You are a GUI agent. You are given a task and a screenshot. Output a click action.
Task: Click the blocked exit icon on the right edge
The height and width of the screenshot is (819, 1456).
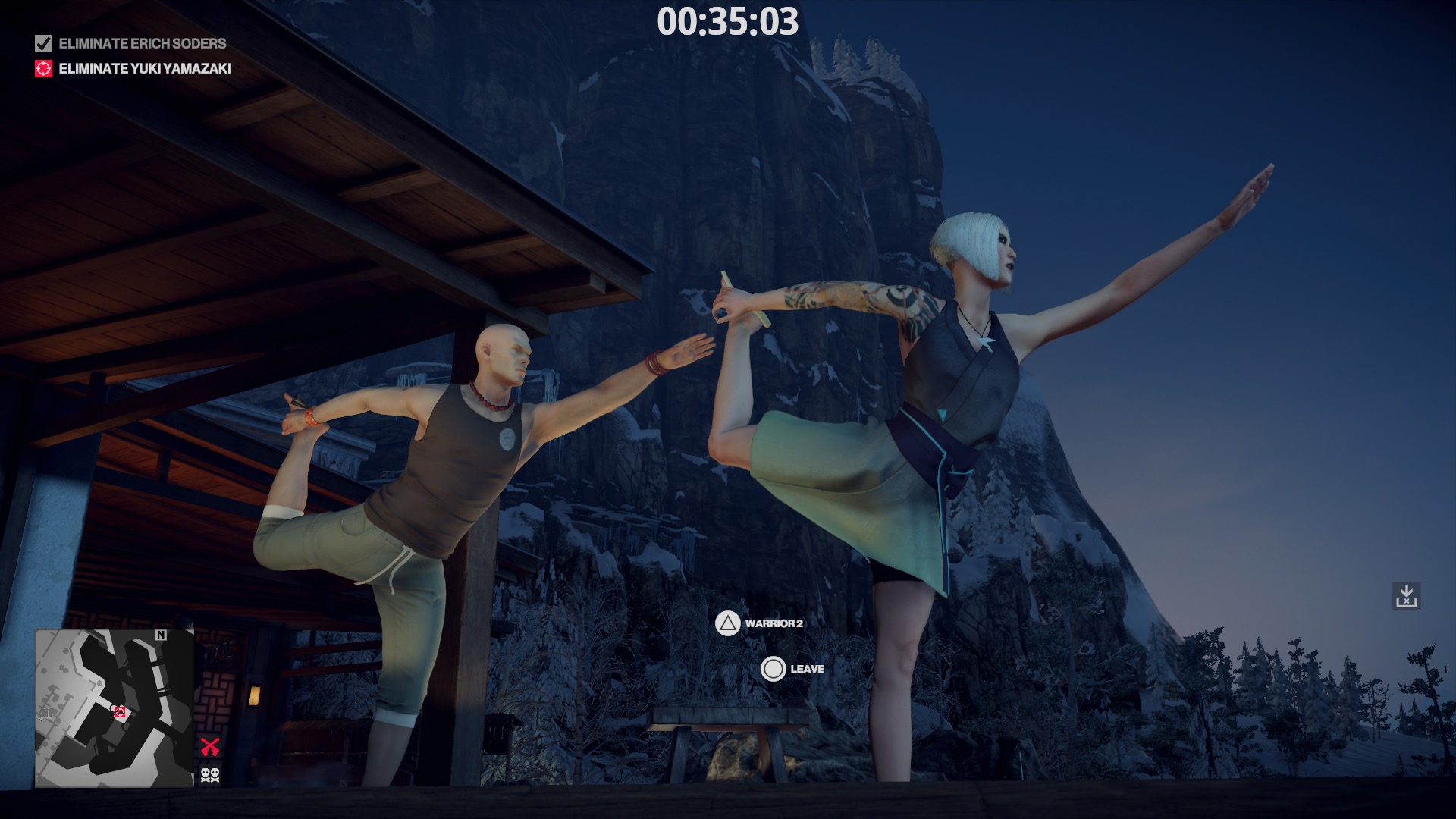(x=1407, y=596)
